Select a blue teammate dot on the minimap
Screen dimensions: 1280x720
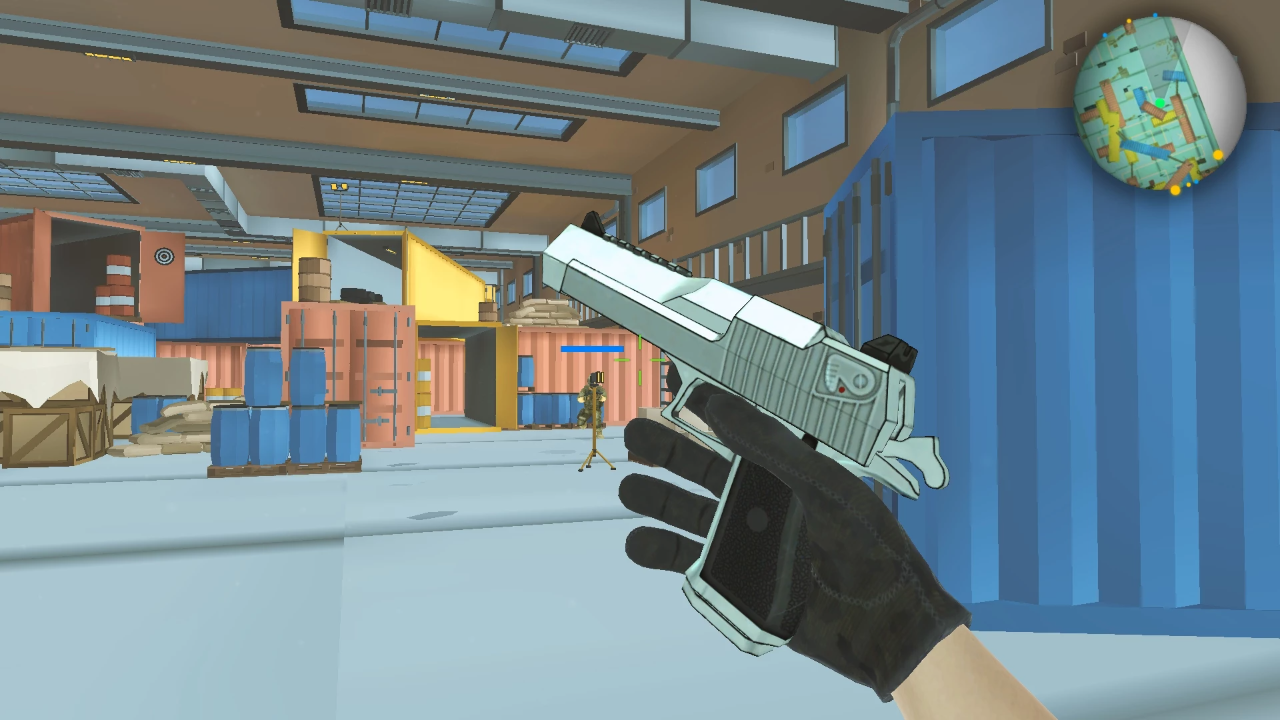point(1155,15)
